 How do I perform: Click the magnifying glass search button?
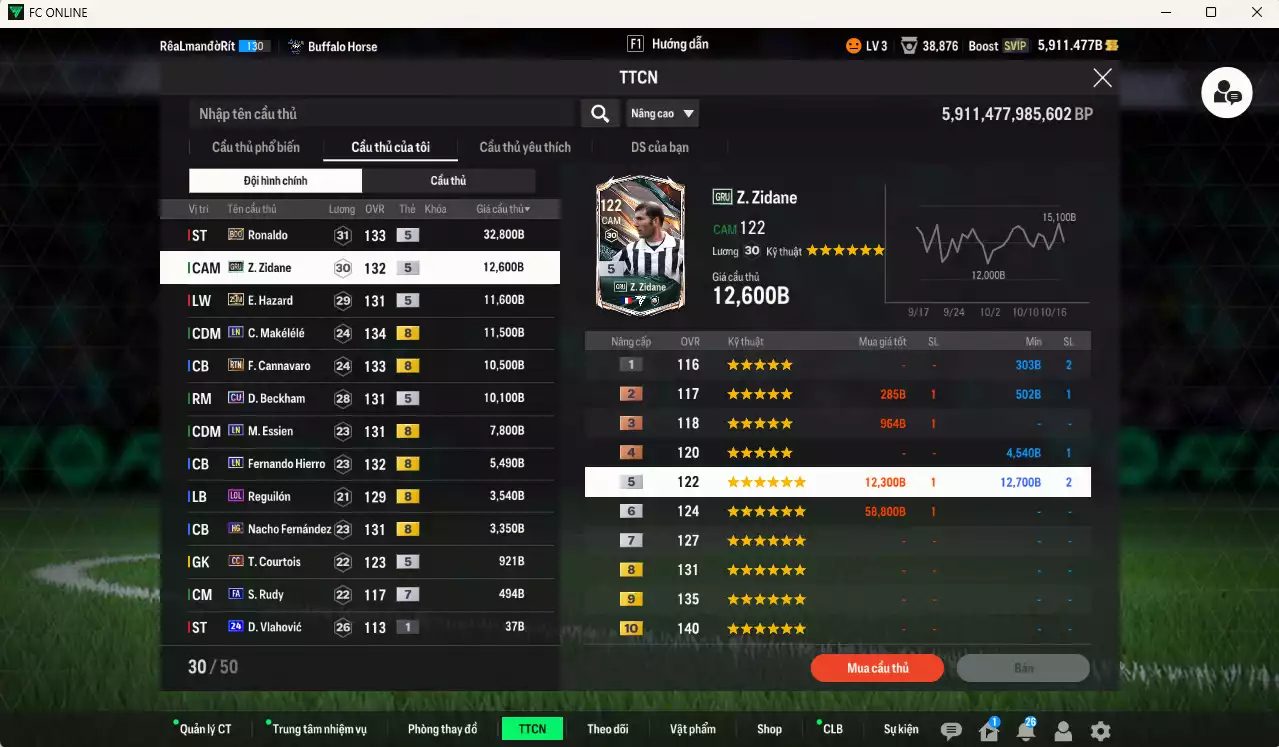pyautogui.click(x=600, y=114)
